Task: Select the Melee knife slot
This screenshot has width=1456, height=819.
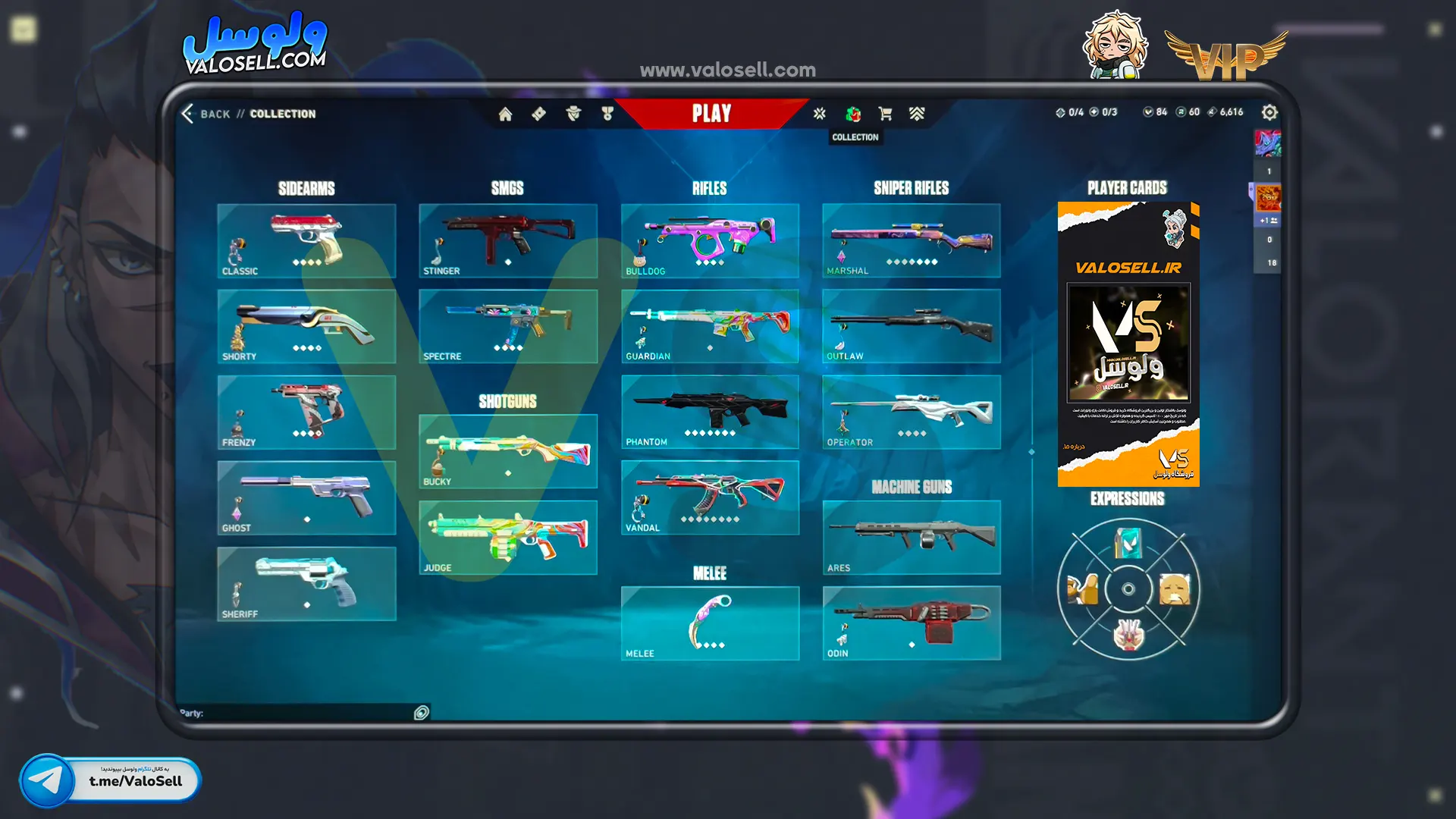Action: tap(710, 623)
